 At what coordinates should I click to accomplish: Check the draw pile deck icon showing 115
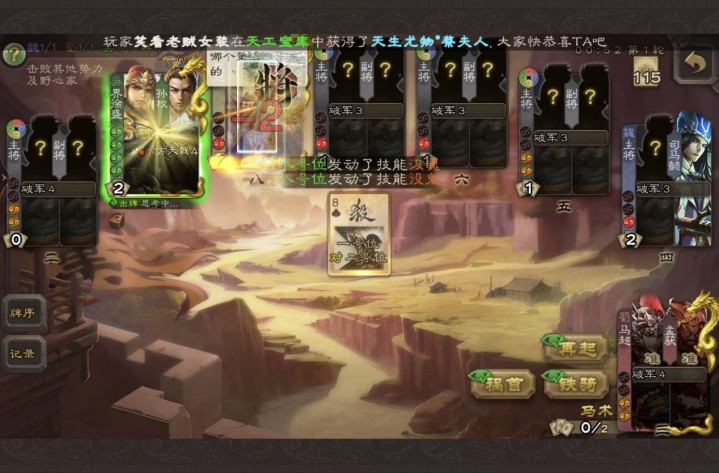pos(646,72)
